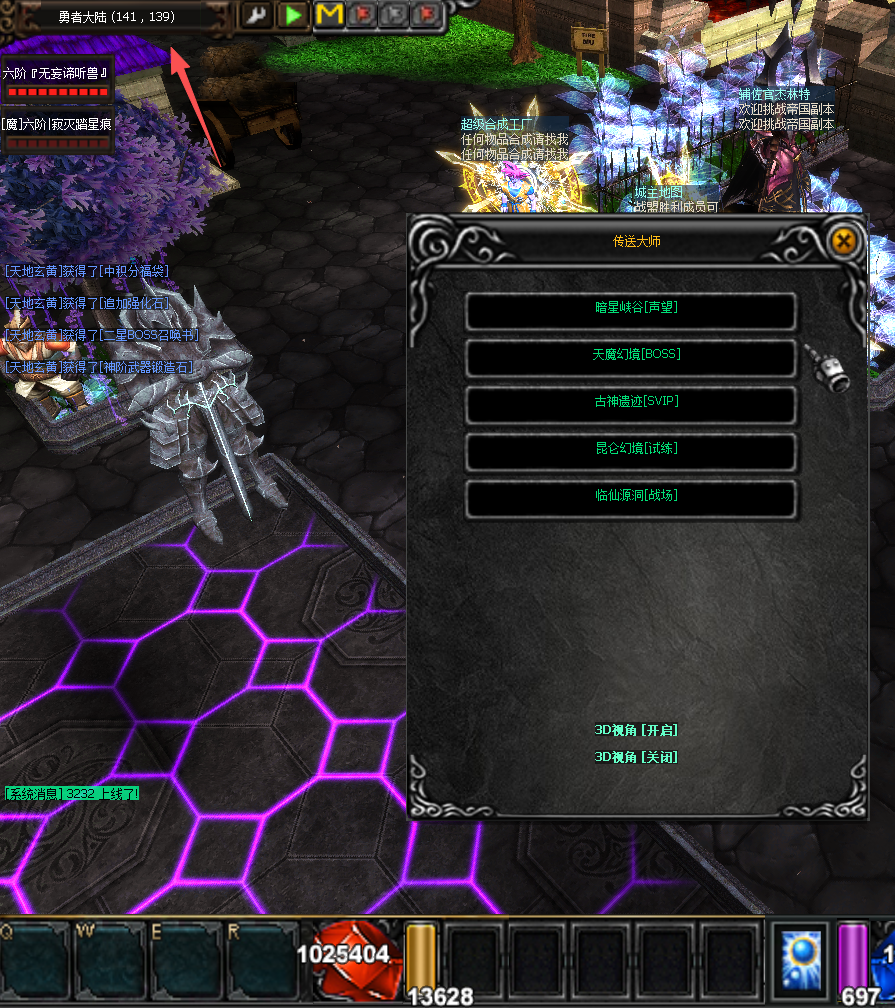Pick the 昆仑幻境[试练] entry
This screenshot has height=1008, width=895.
(x=631, y=451)
